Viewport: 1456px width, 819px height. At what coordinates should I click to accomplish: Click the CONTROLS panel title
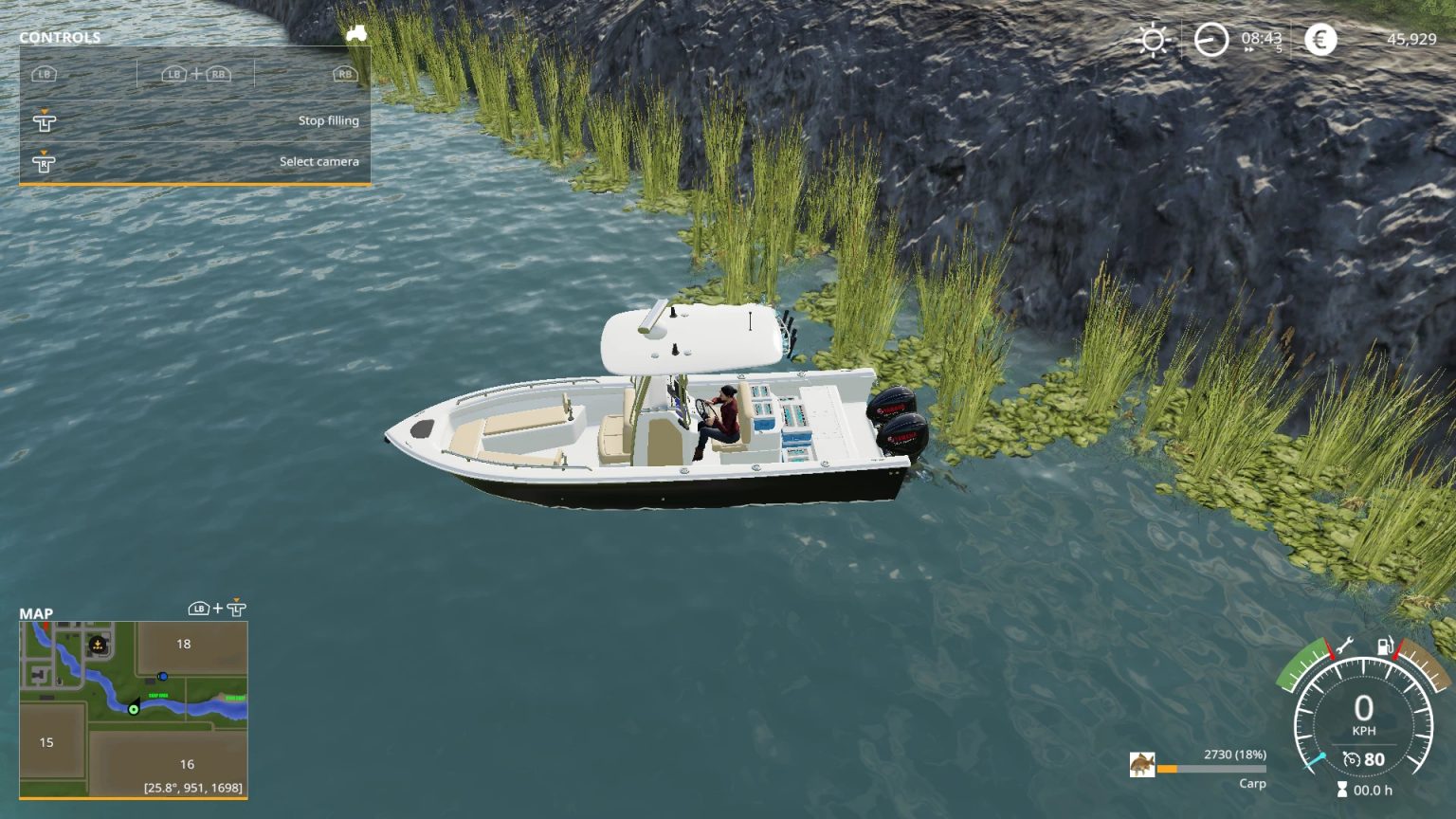click(60, 38)
